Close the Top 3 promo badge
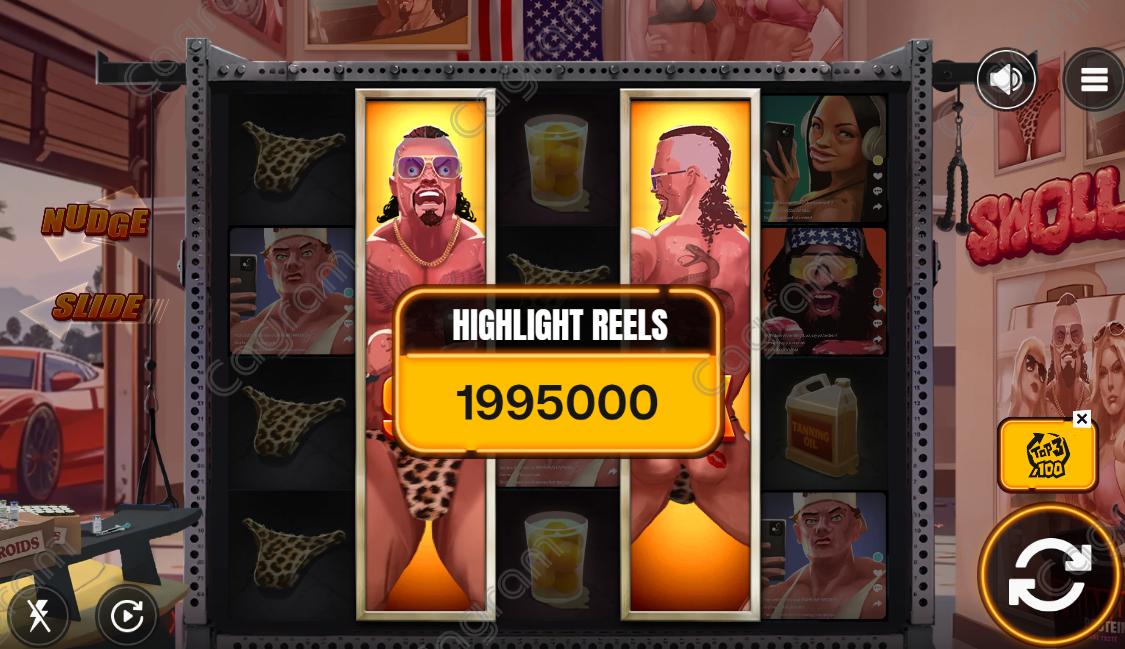This screenshot has width=1125, height=649. pyautogui.click(x=1081, y=419)
